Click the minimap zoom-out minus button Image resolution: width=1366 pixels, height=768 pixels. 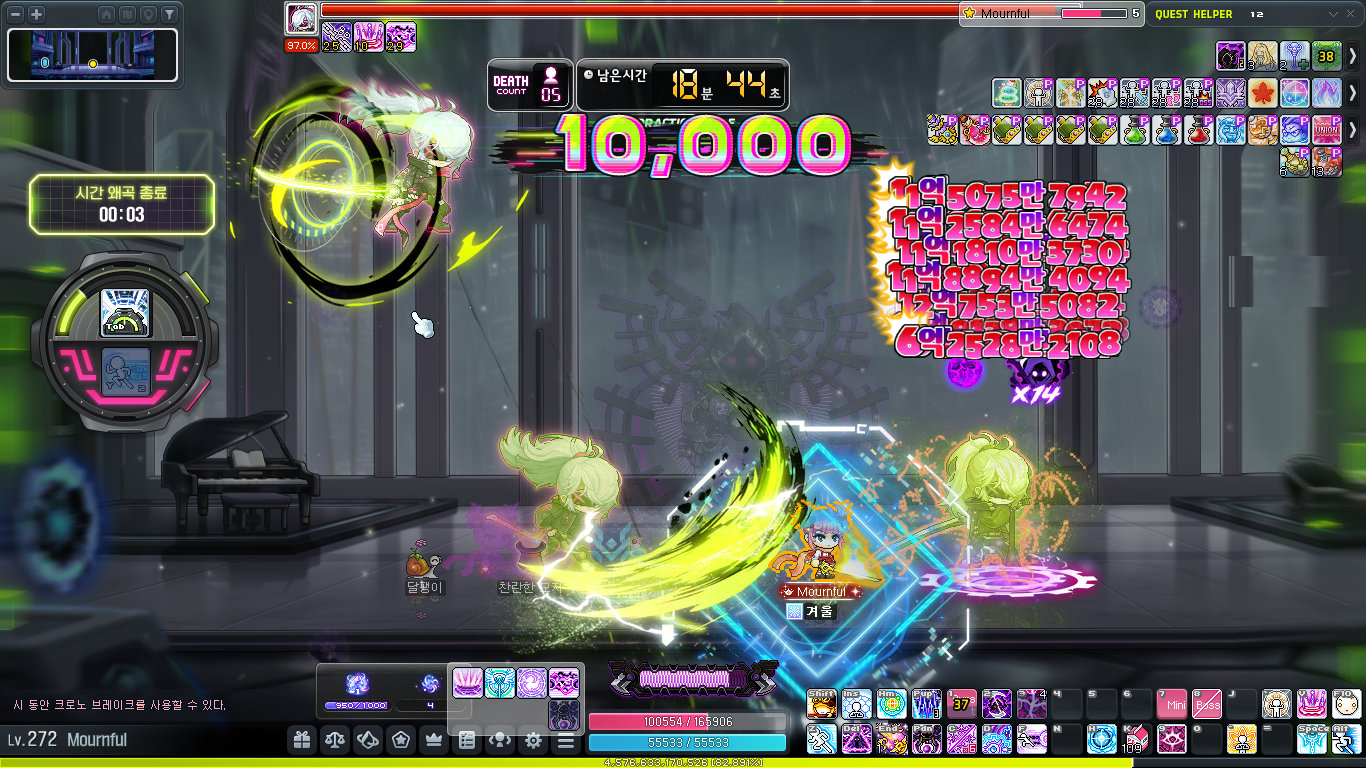(16, 14)
